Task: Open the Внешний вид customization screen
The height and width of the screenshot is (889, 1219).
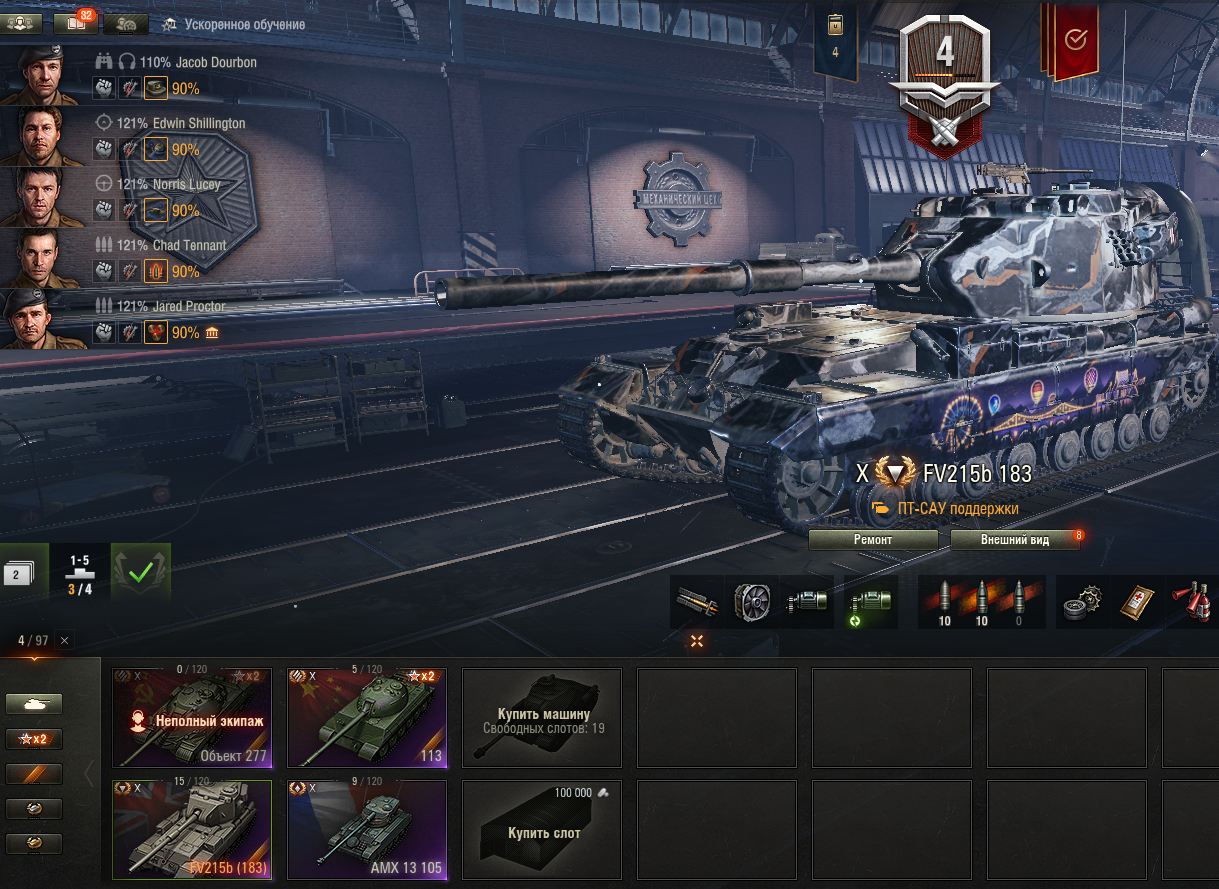Action: tap(1015, 540)
